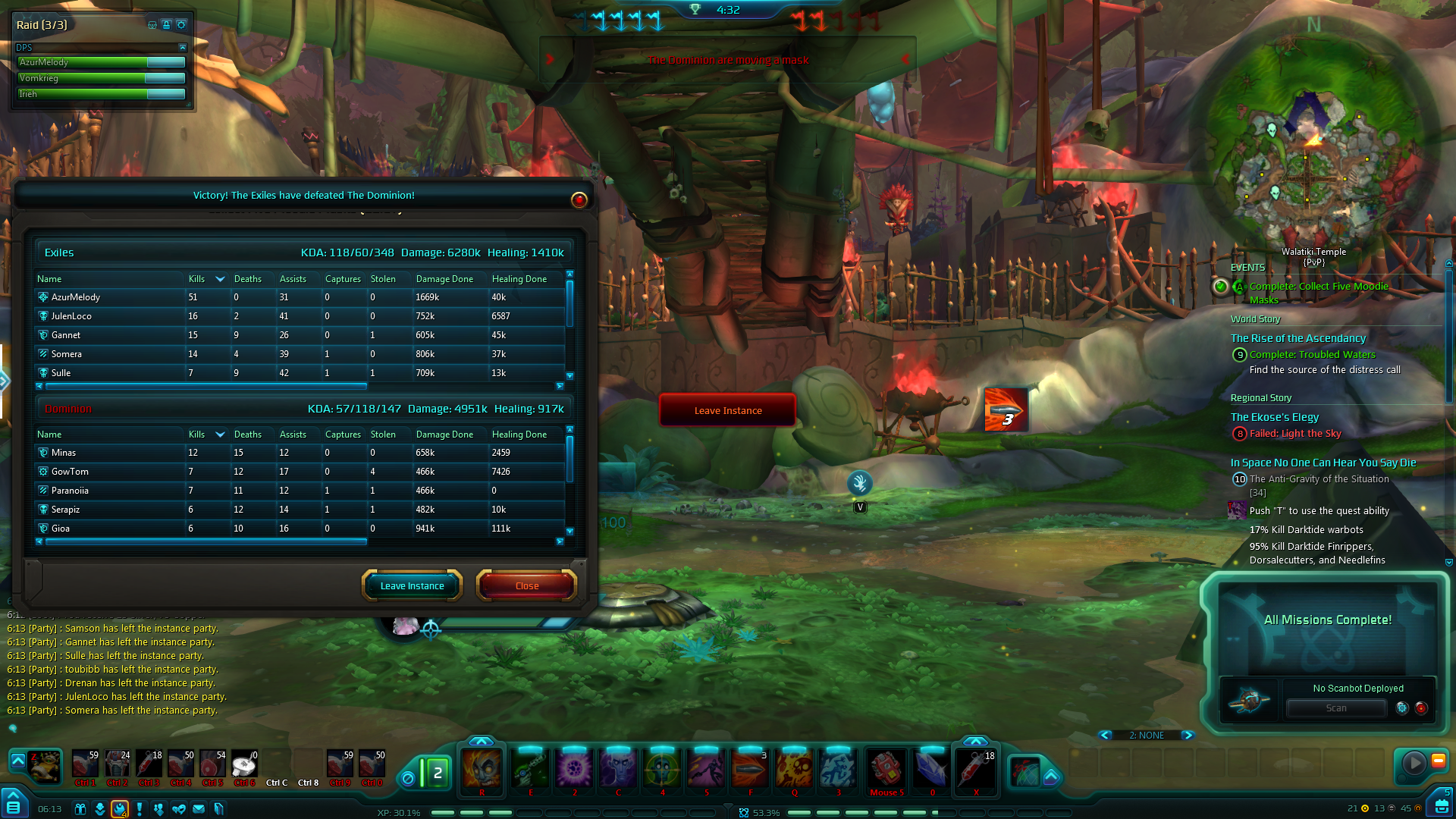Dismiss the victory window via its round red button

[x=579, y=199]
